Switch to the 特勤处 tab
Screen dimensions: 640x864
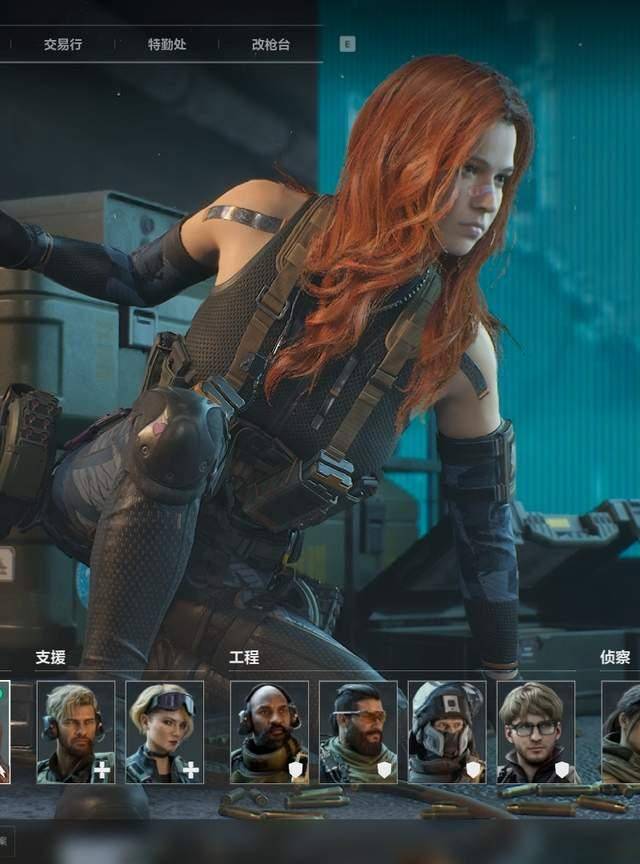point(167,45)
